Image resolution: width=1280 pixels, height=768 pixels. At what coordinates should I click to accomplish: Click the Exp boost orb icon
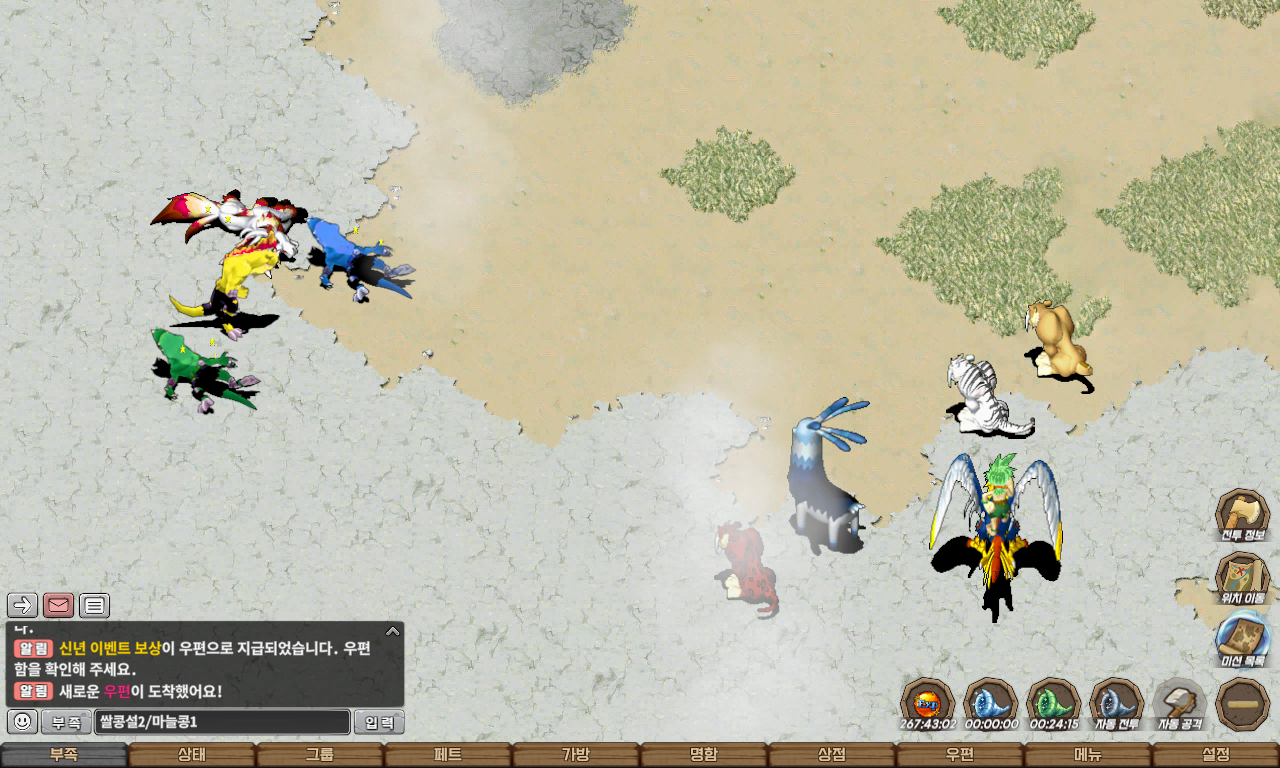[927, 702]
